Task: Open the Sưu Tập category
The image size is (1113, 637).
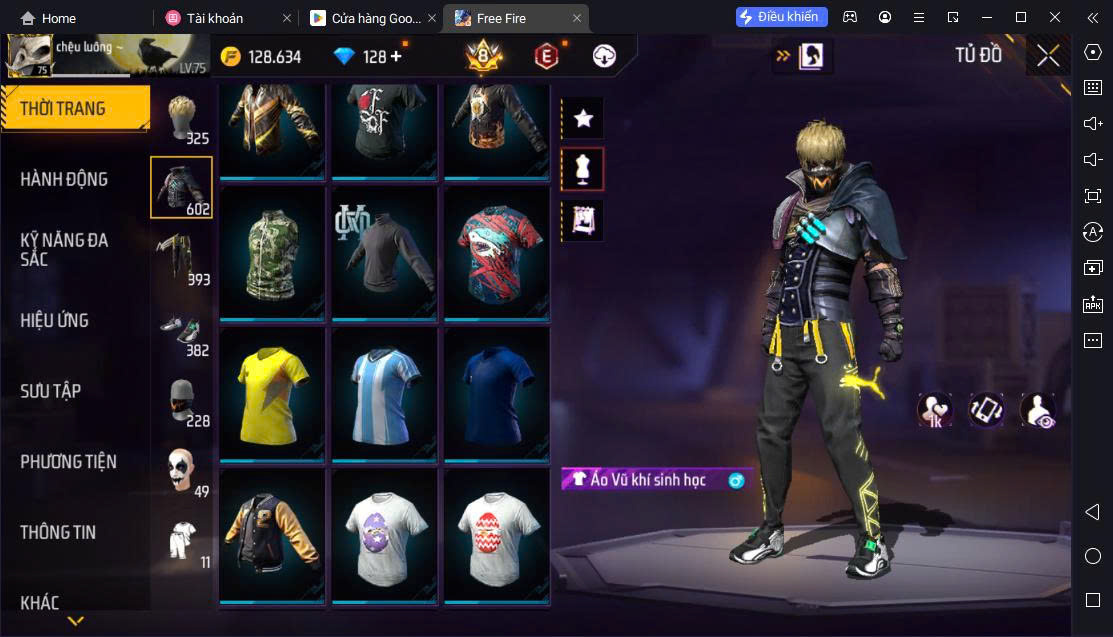Action: [50, 391]
